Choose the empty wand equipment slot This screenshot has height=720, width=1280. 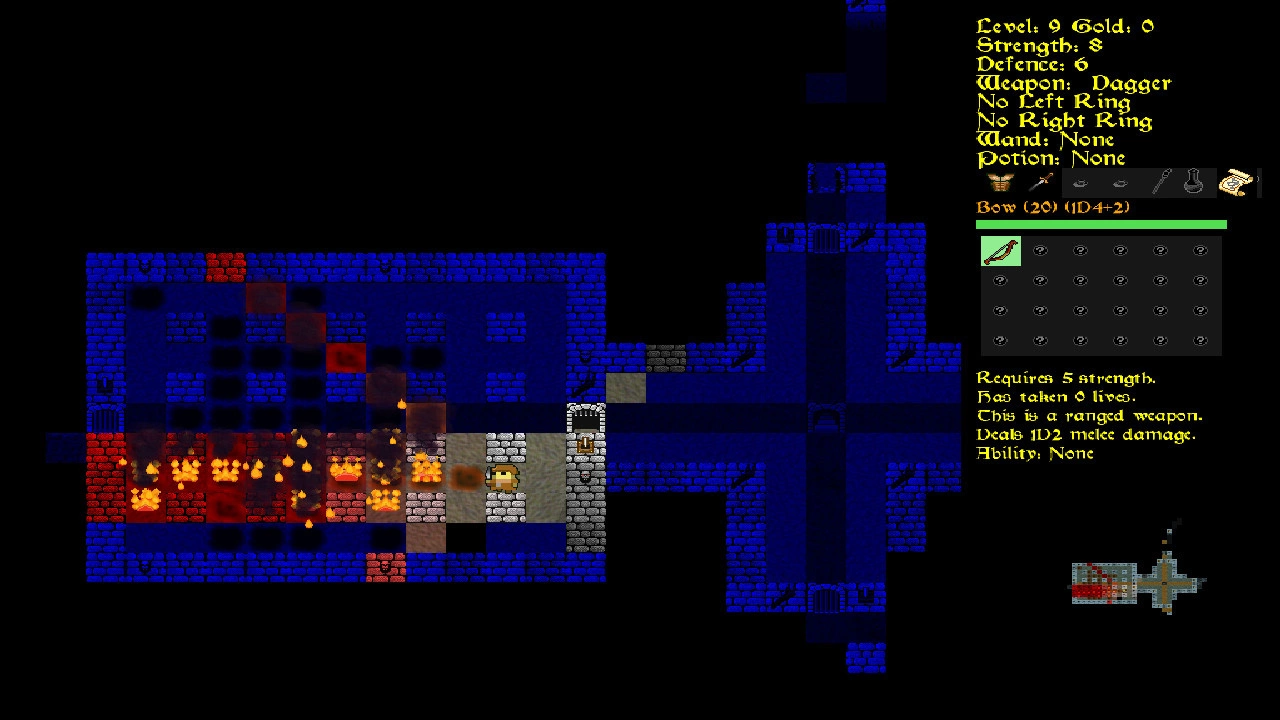pos(1160,183)
